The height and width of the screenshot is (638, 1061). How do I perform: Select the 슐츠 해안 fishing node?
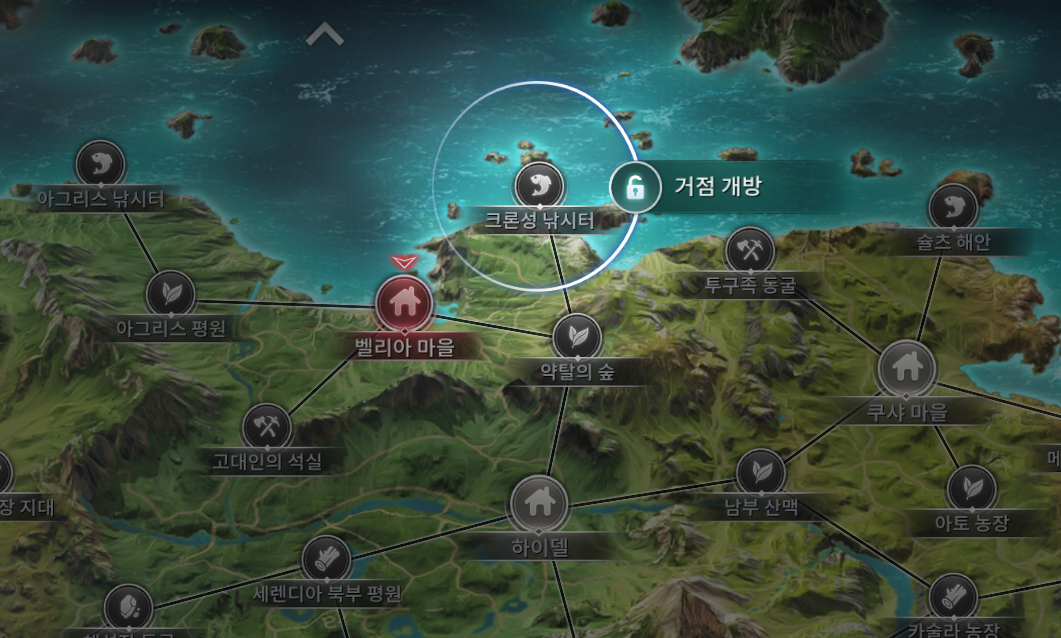tap(953, 208)
